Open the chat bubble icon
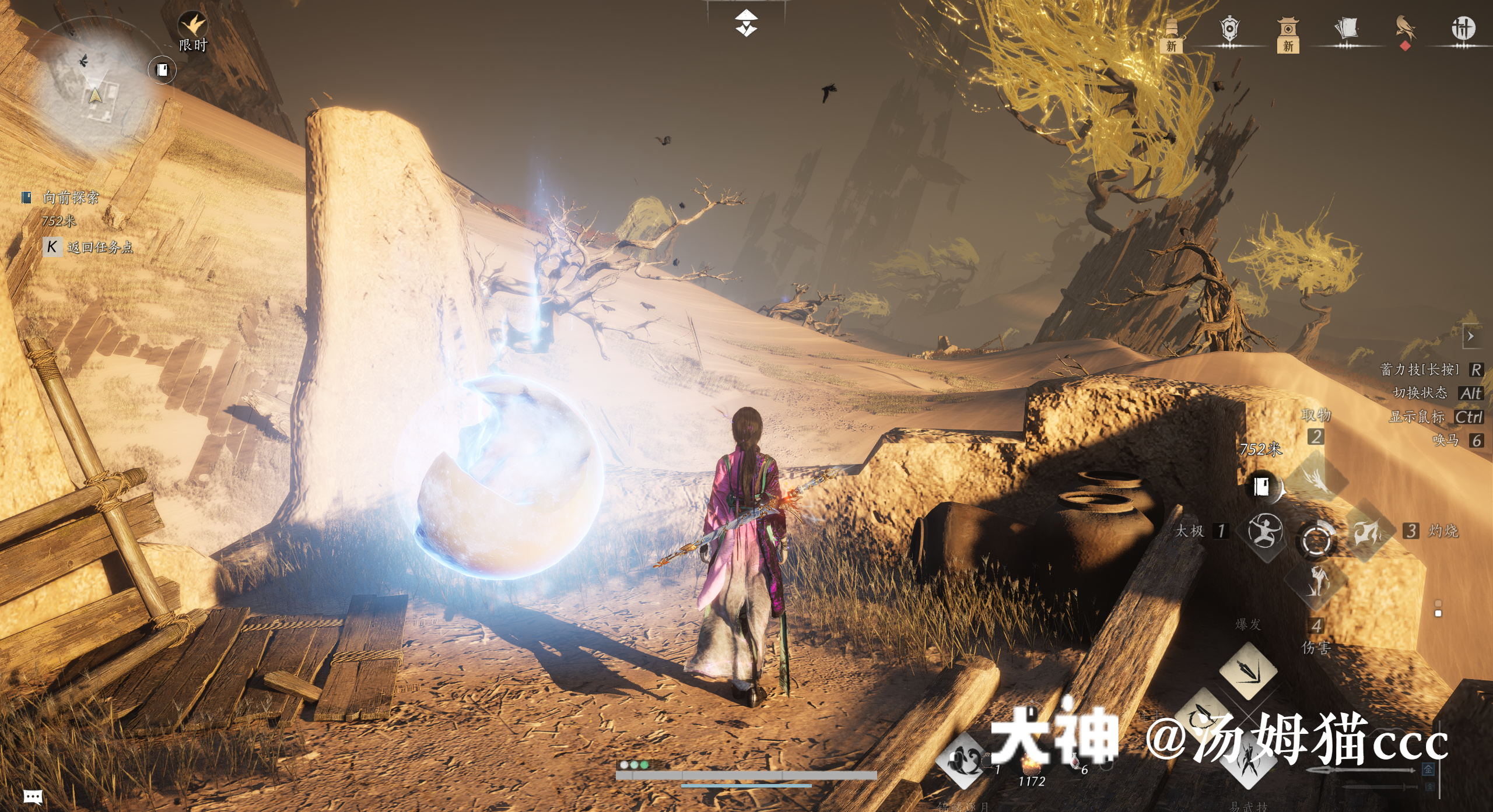Image resolution: width=1493 pixels, height=812 pixels. (x=33, y=796)
